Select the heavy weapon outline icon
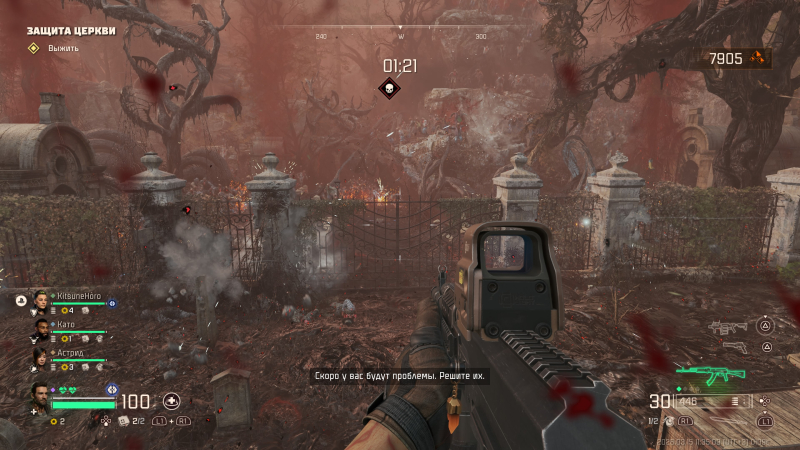800x450 pixels. (727, 327)
